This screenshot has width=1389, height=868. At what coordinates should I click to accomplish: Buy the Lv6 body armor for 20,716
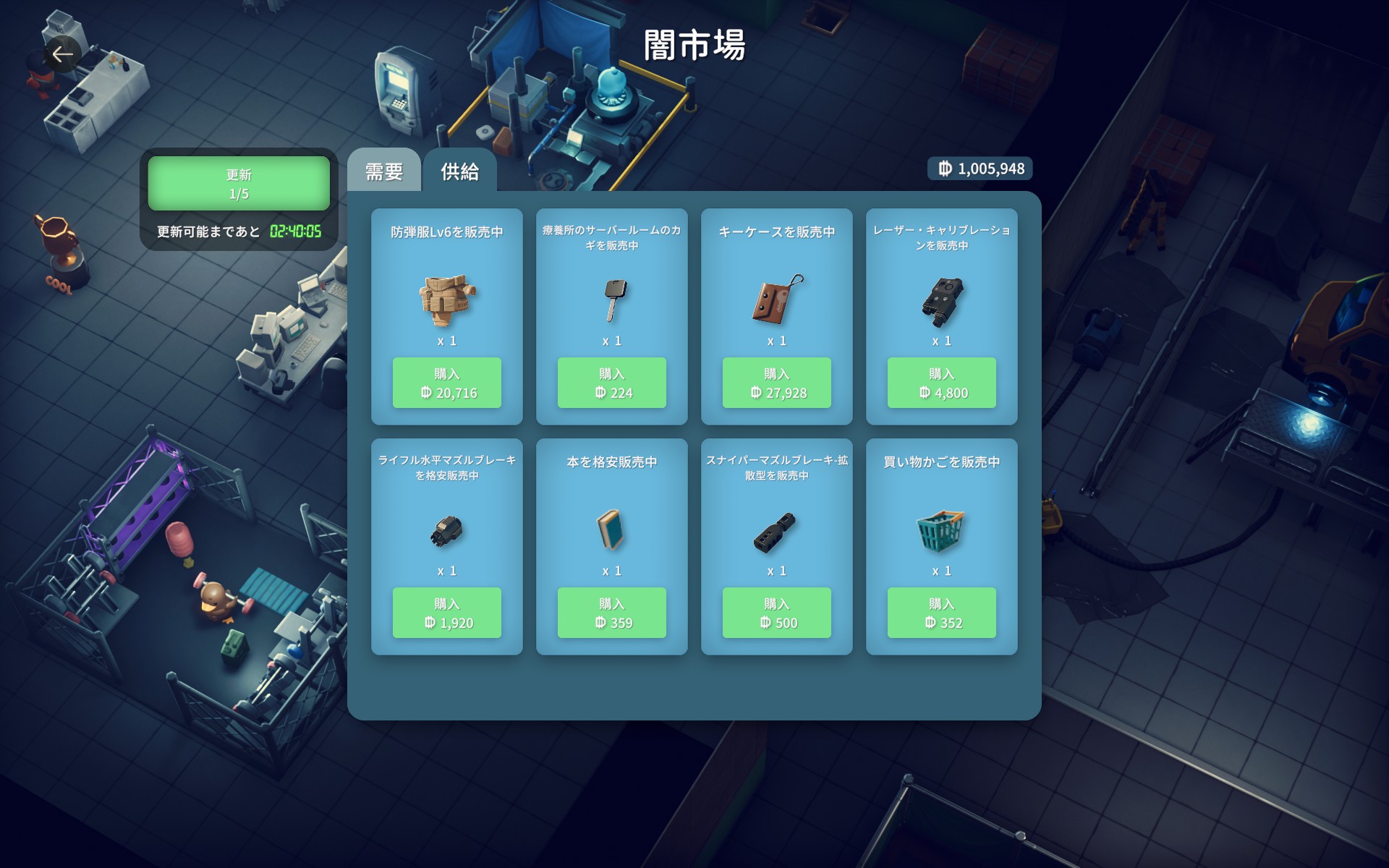[x=446, y=383]
